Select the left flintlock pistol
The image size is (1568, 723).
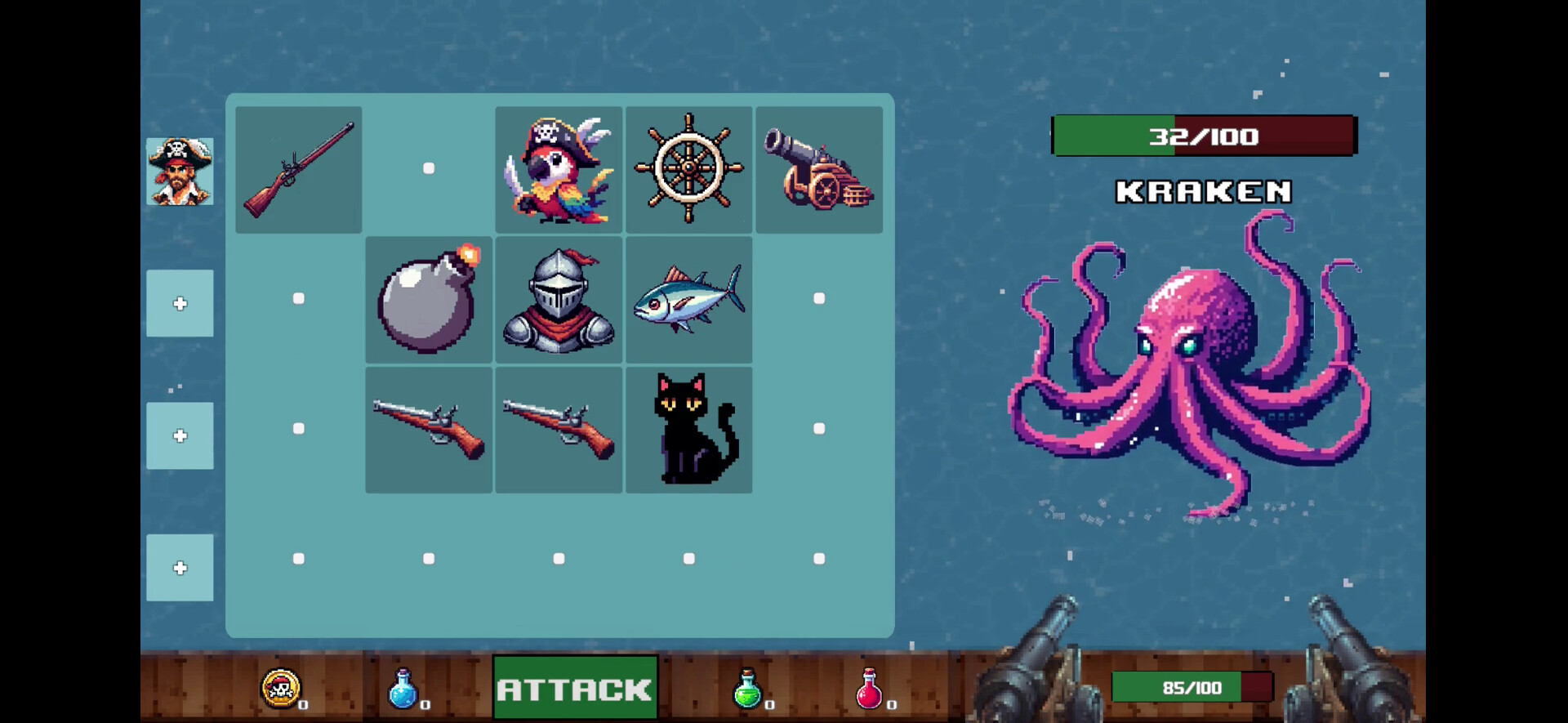coord(428,428)
